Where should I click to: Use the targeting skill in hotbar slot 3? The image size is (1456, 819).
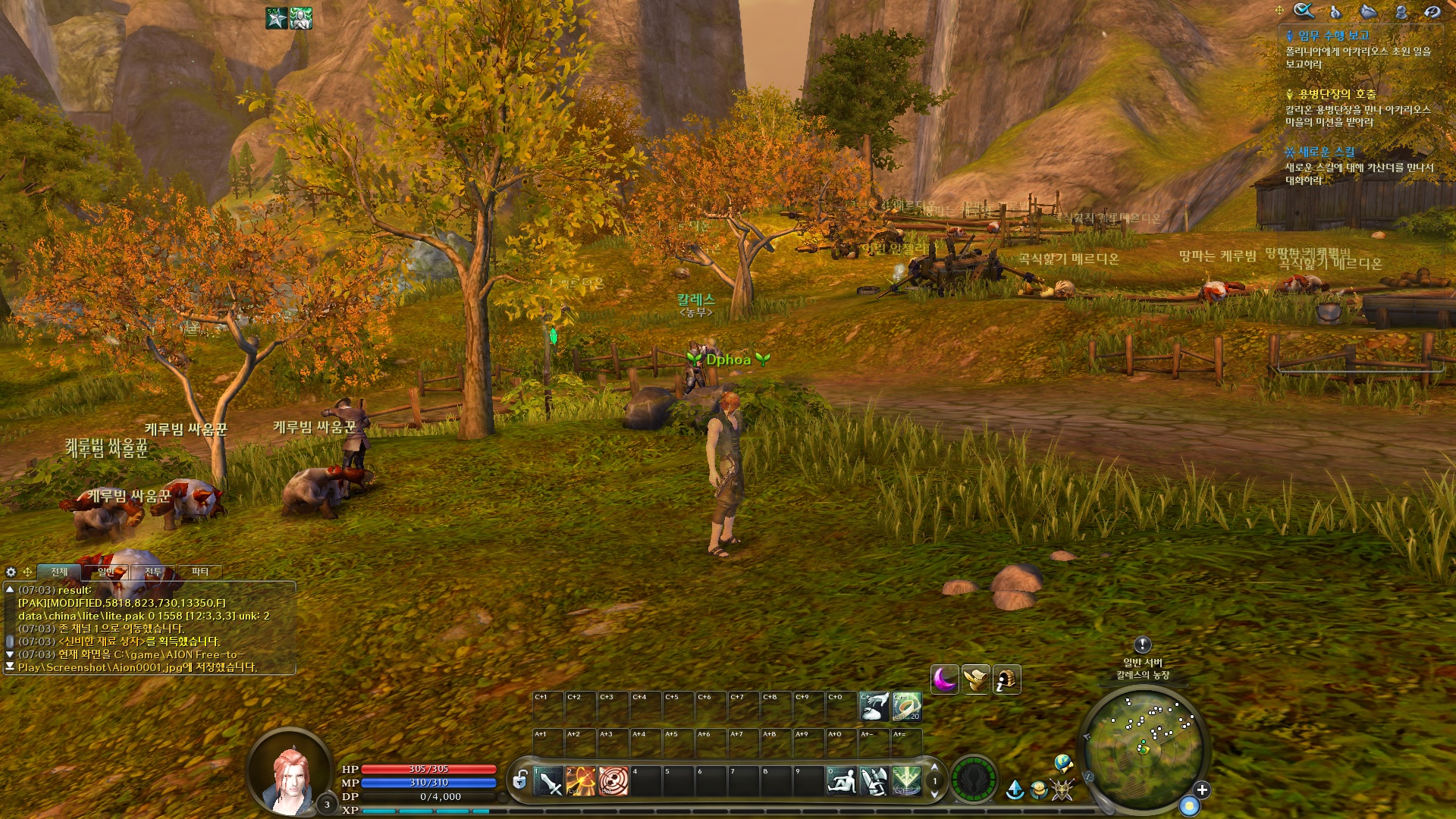tap(613, 782)
